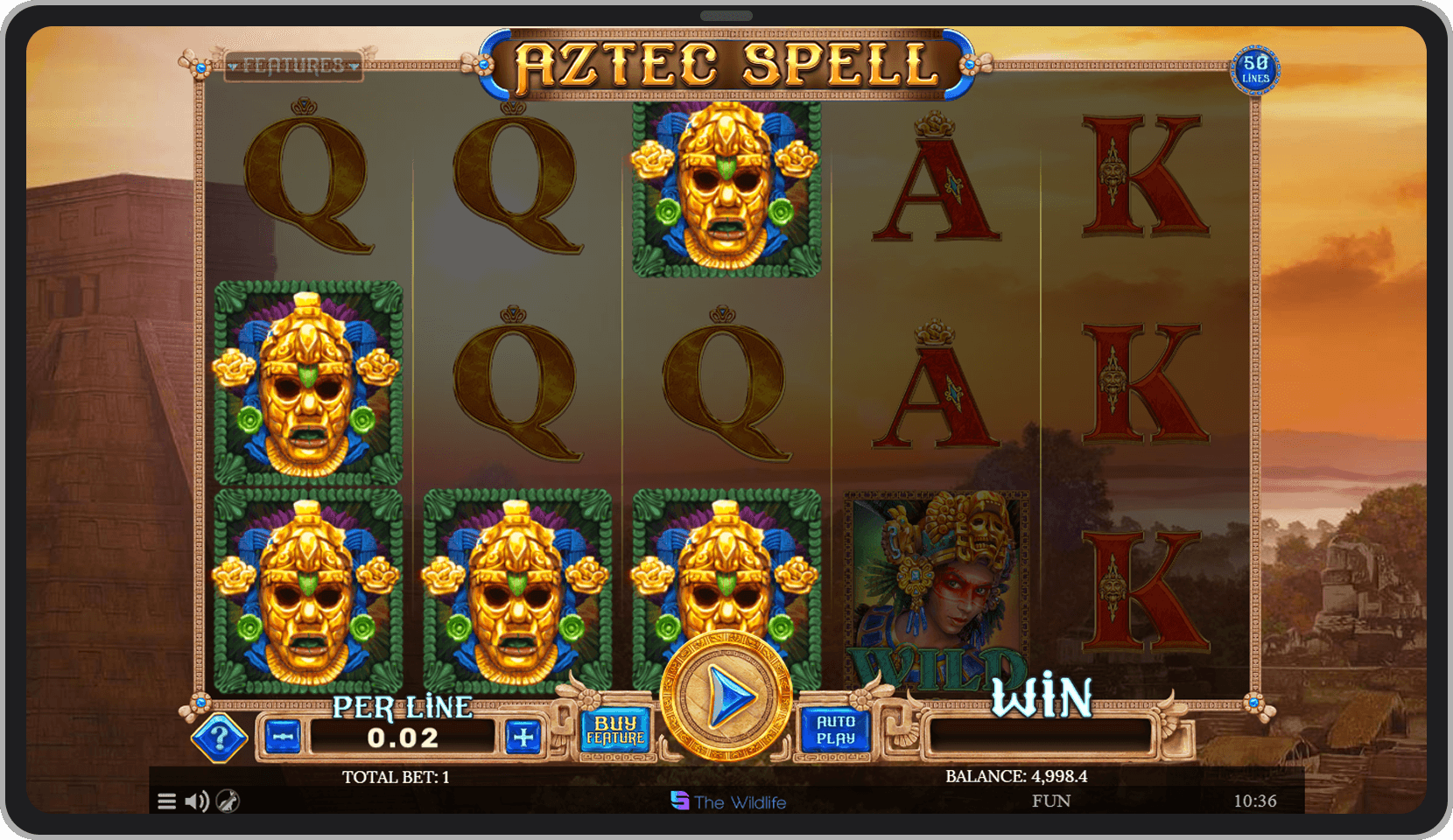Click the animal icon in the bottom bar

pyautogui.click(x=226, y=801)
